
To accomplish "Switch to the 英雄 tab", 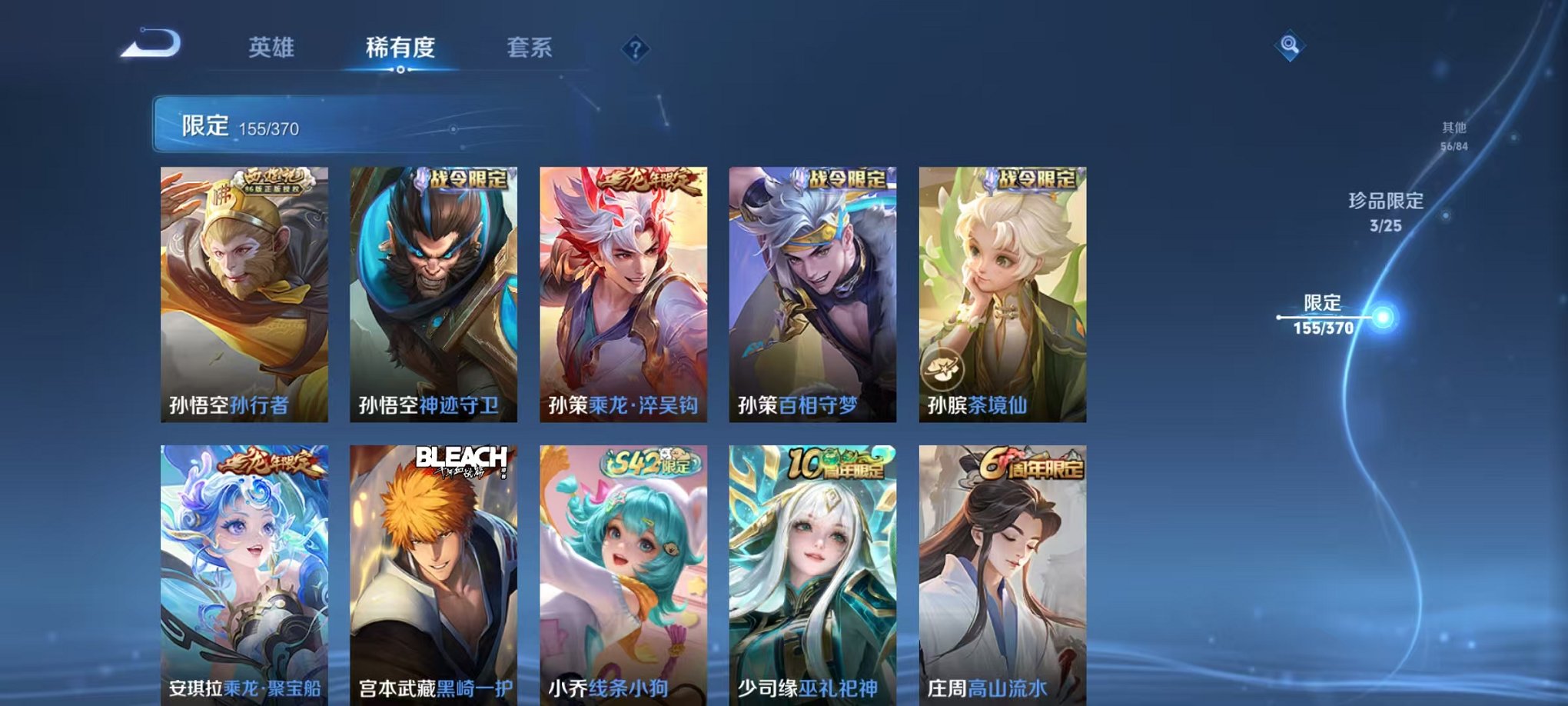I will click(270, 48).
